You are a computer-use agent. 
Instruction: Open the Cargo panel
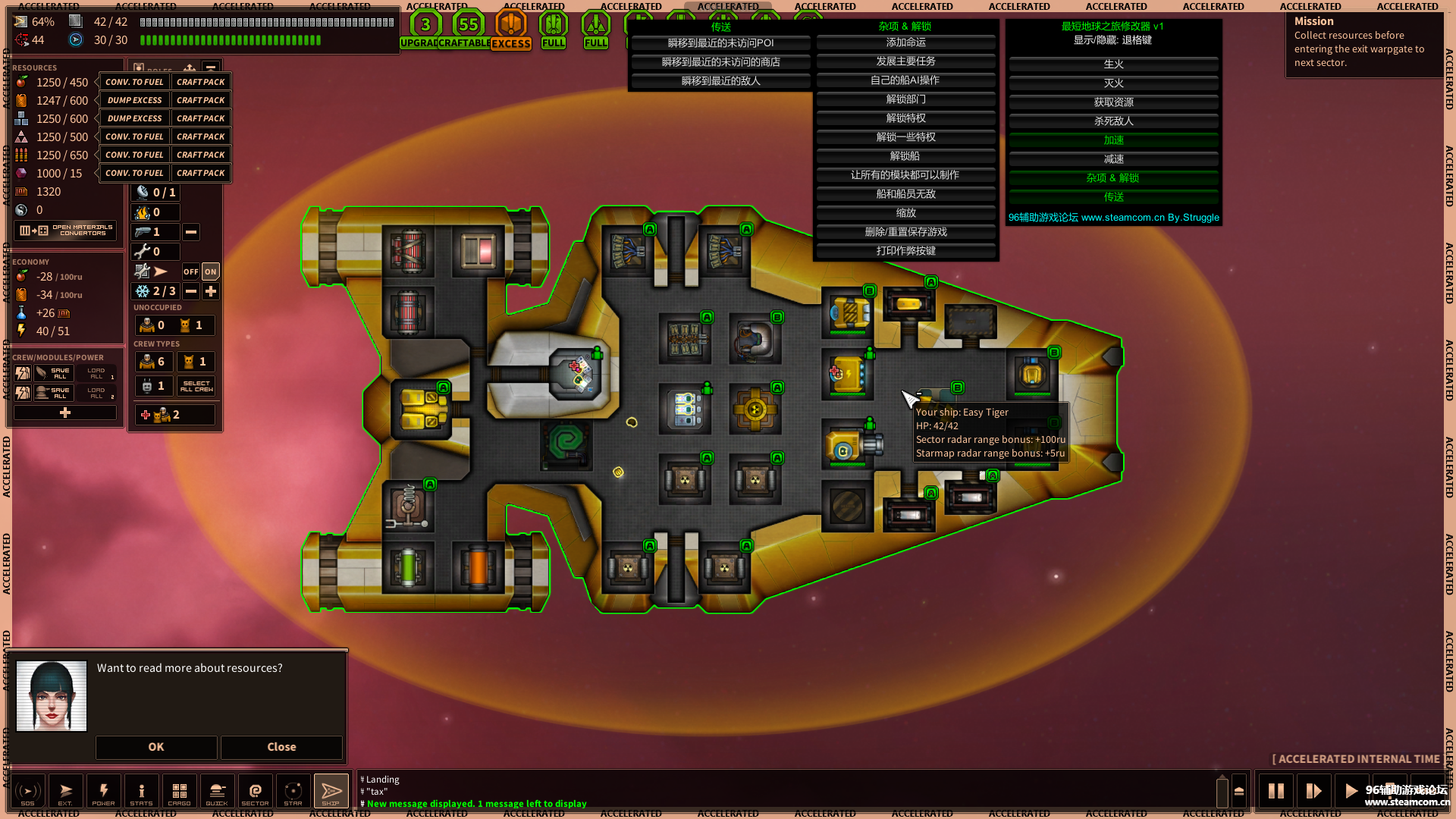(180, 791)
